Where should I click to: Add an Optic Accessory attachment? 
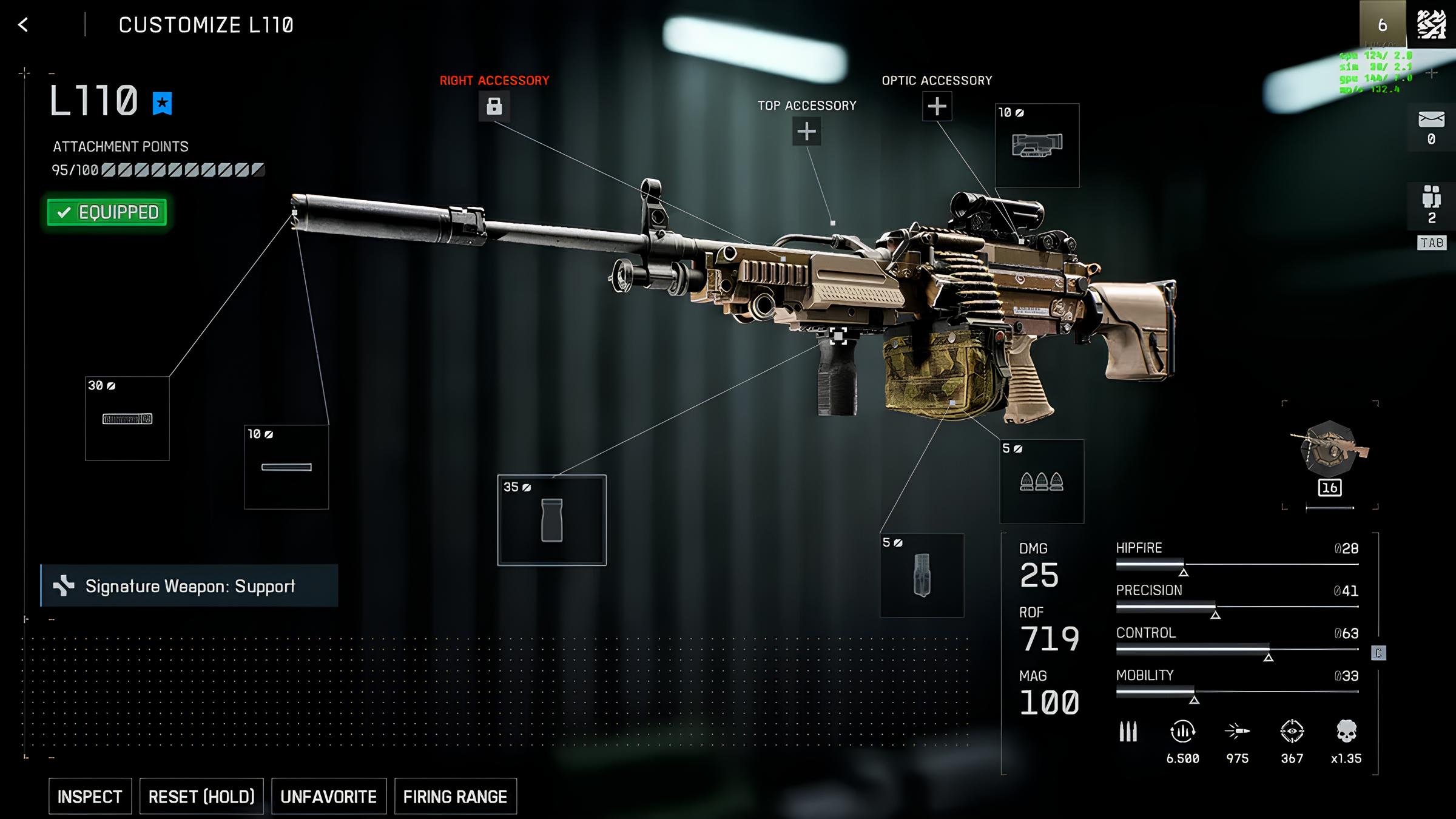coord(937,106)
